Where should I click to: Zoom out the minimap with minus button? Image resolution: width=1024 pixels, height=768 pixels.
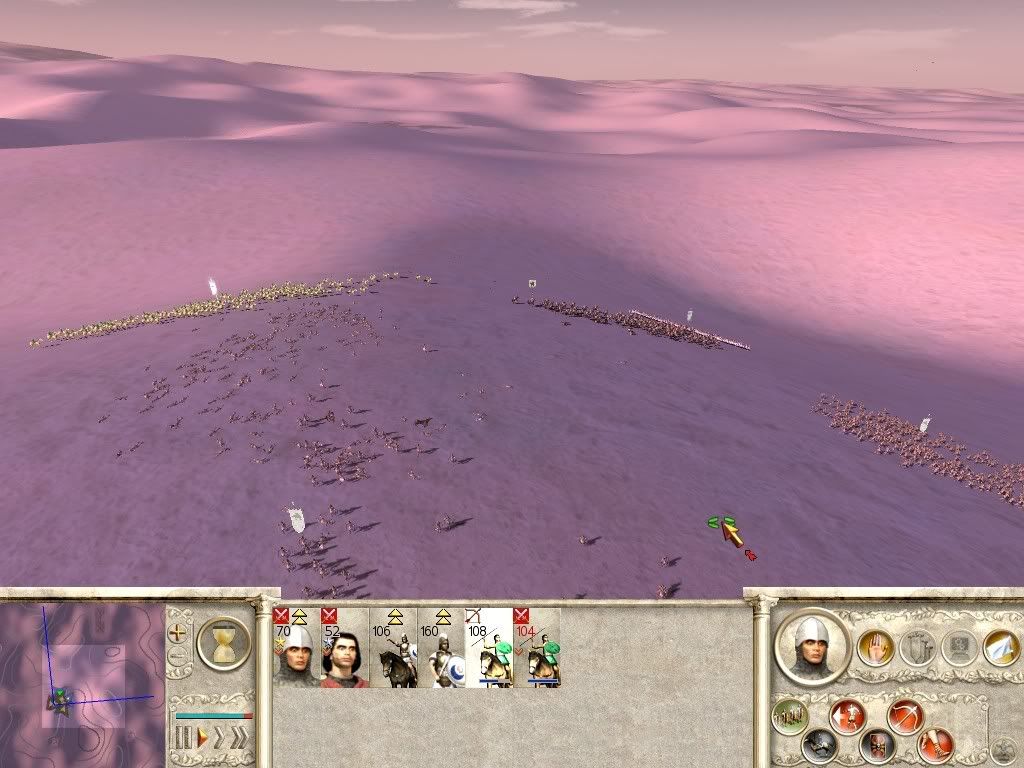(178, 657)
